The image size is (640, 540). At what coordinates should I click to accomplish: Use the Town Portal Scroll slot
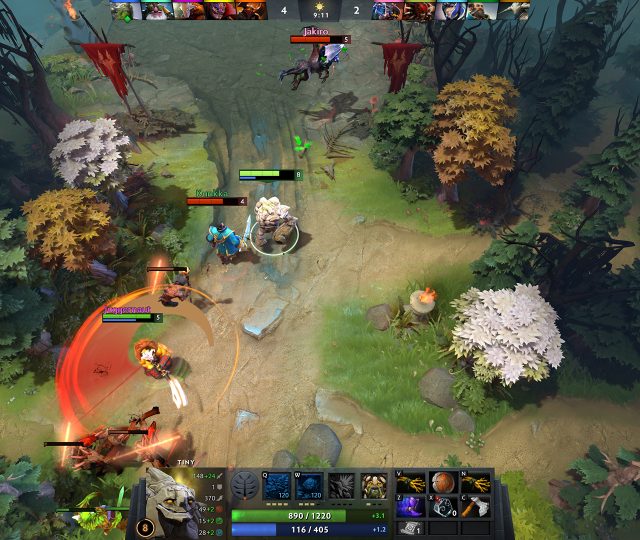click(x=410, y=528)
